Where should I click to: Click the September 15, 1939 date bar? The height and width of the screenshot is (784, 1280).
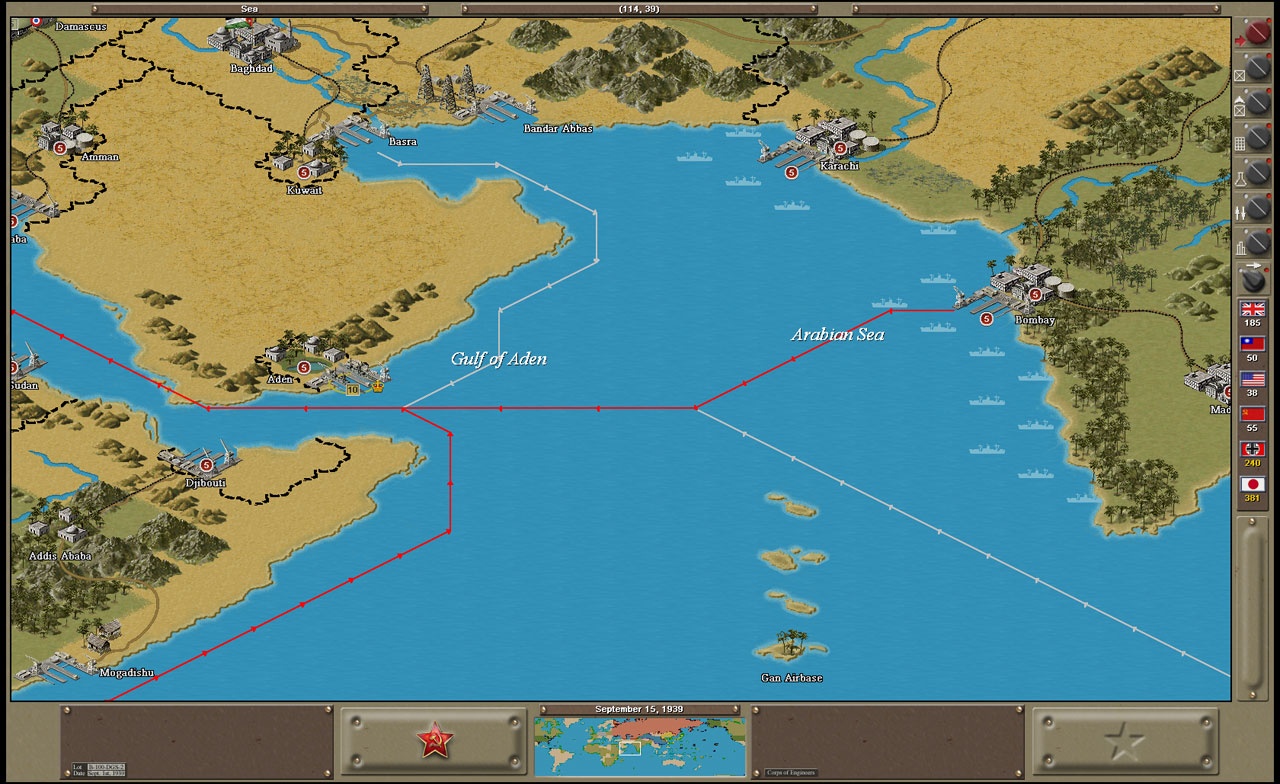pos(640,708)
